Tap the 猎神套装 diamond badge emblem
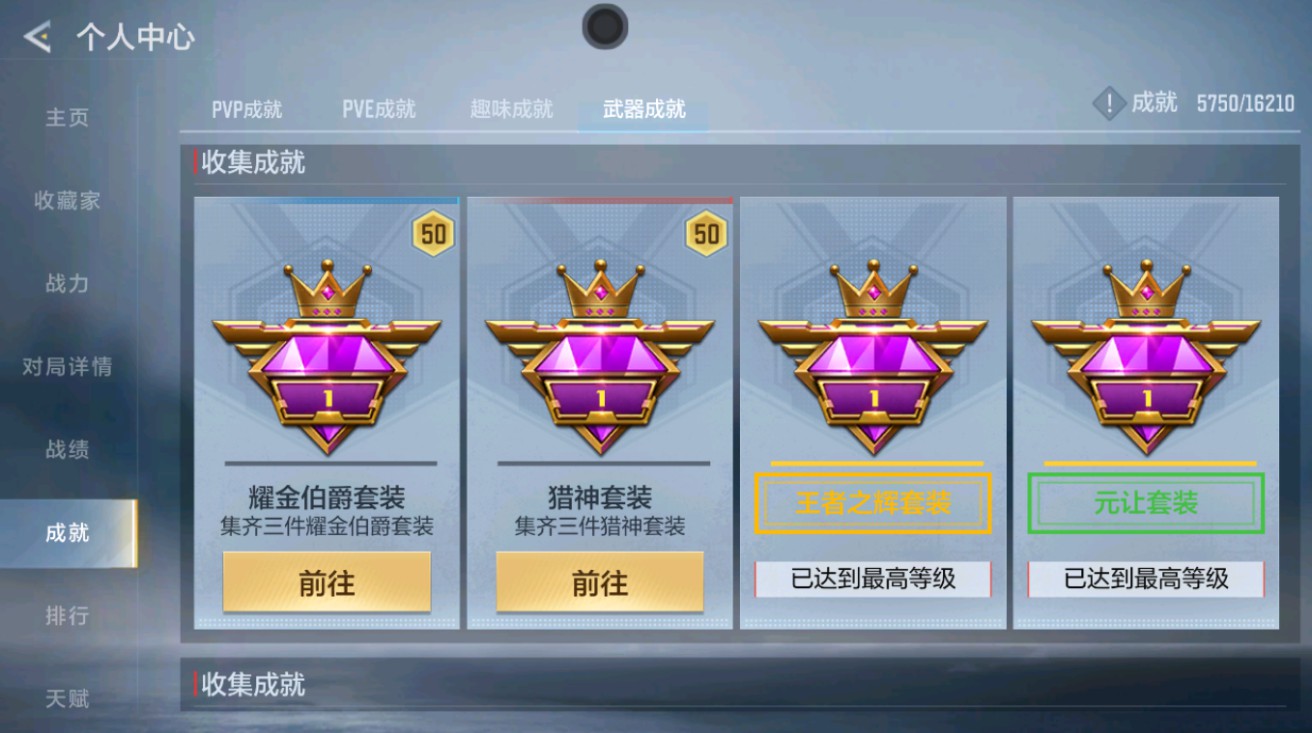Viewport: 1312px width, 733px height. (x=599, y=370)
